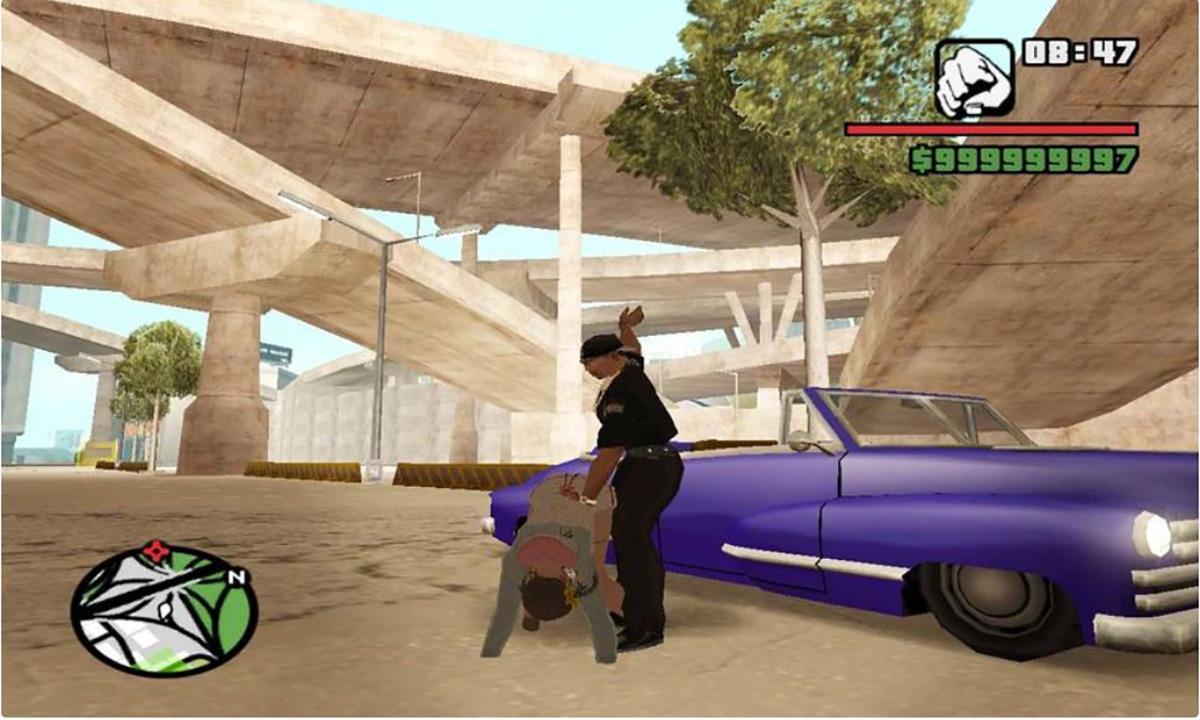Open the circular radar minimap
Screen dimensions: 1200x720
coord(164,610)
